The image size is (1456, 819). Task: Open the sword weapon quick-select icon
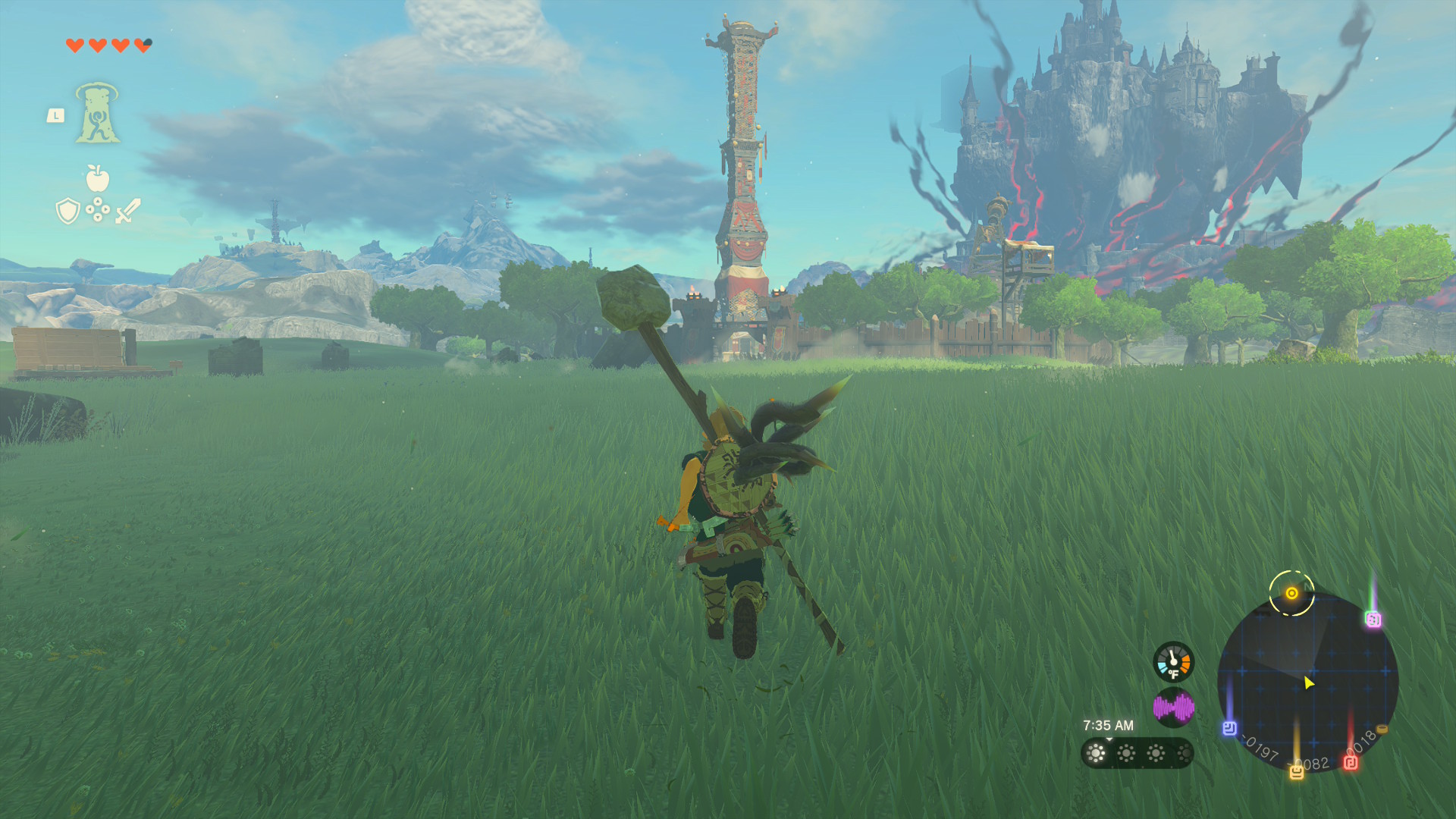(127, 211)
